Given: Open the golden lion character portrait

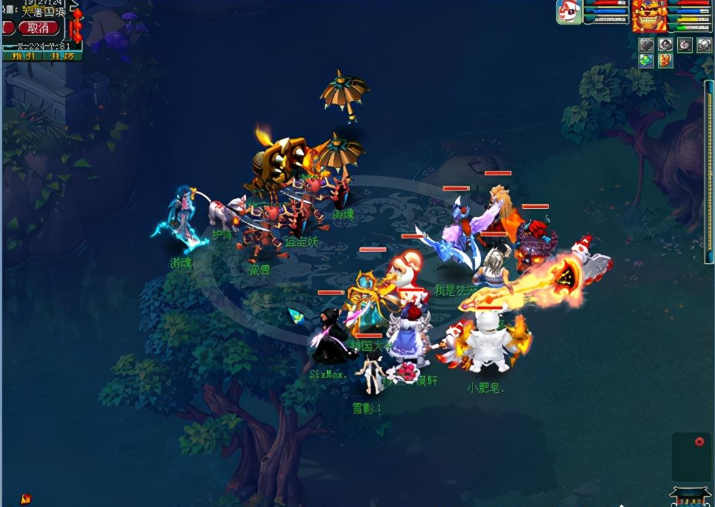Looking at the screenshot, I should [649, 14].
